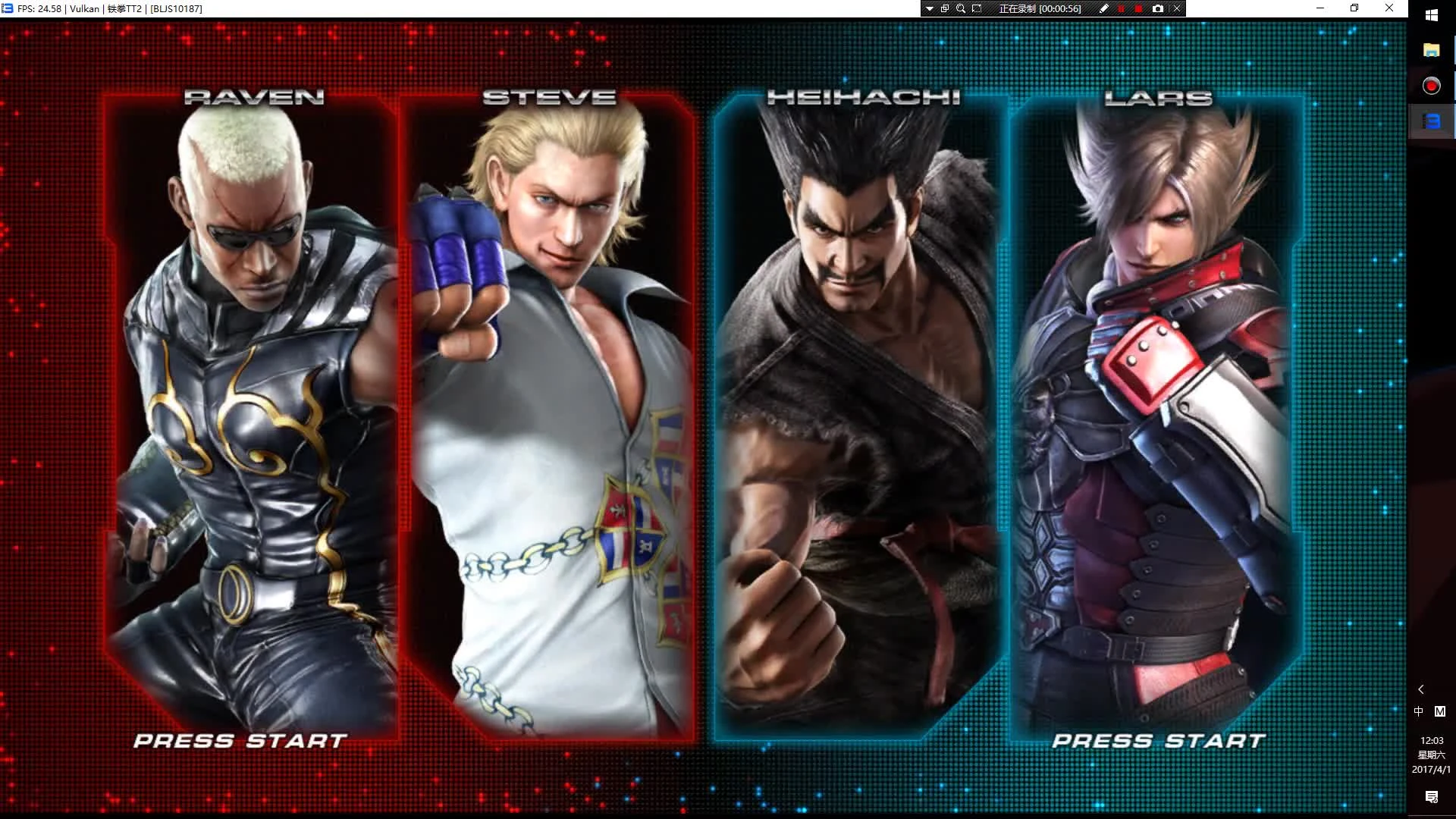The image size is (1456, 819).
Task: Switch input language via 中 tray indicator
Action: pyautogui.click(x=1418, y=711)
